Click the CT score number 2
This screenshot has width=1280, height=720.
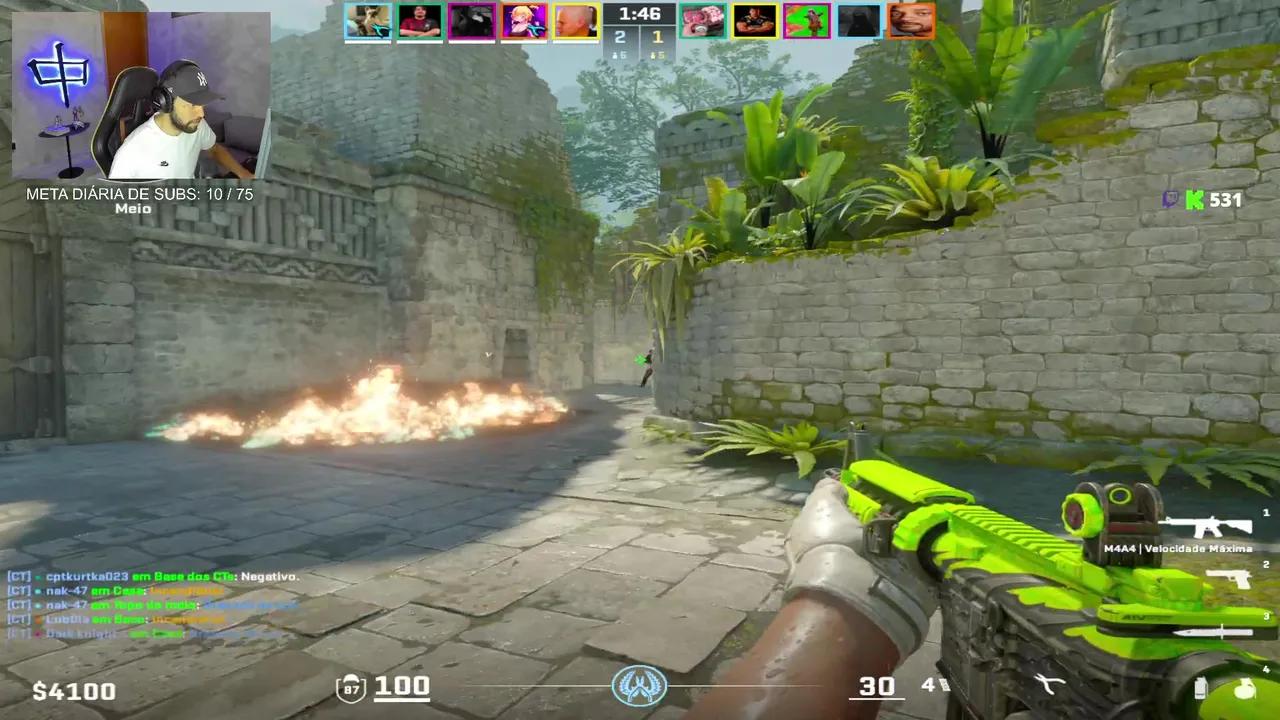click(x=619, y=36)
